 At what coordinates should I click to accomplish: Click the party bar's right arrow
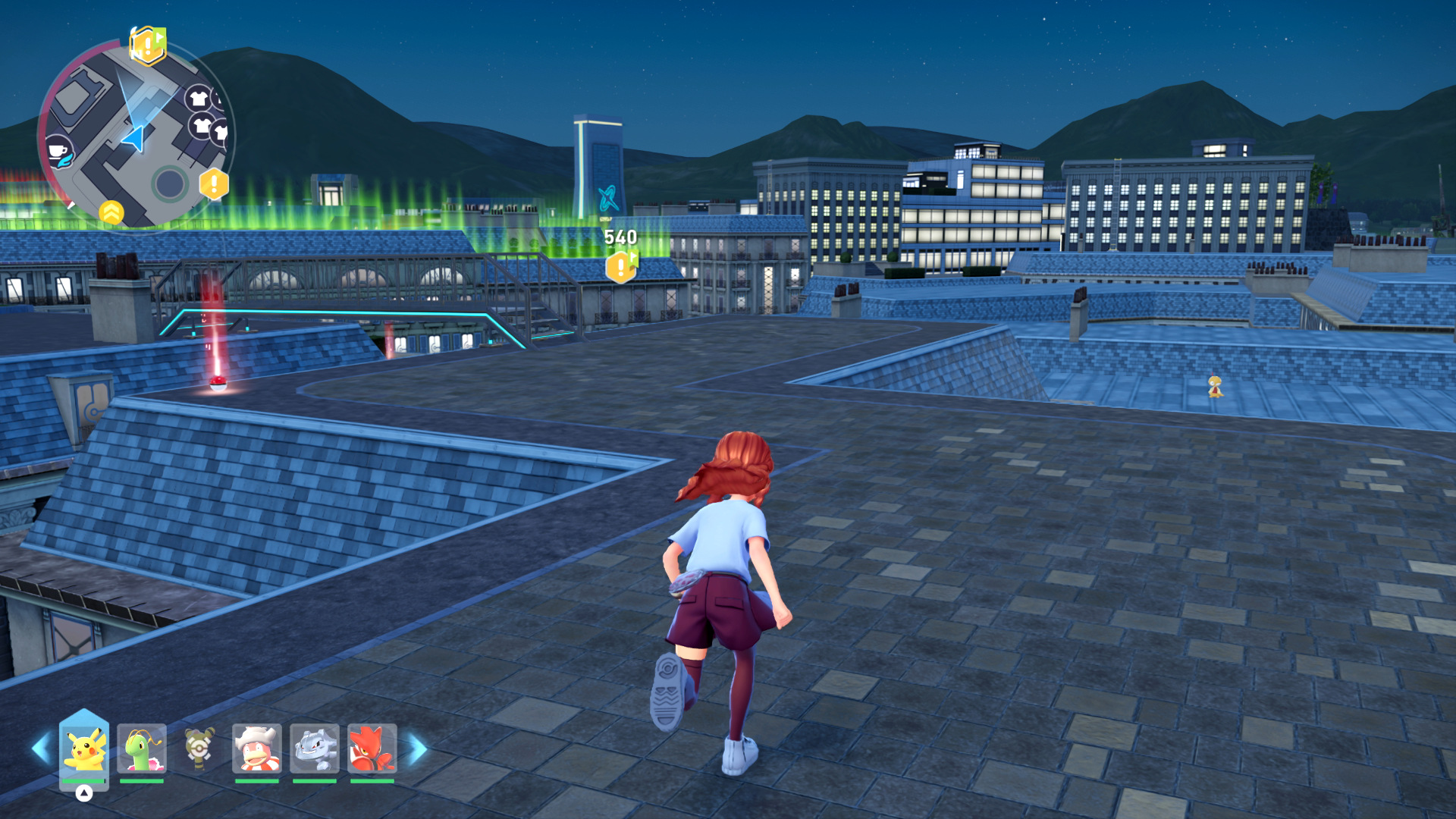click(x=418, y=748)
